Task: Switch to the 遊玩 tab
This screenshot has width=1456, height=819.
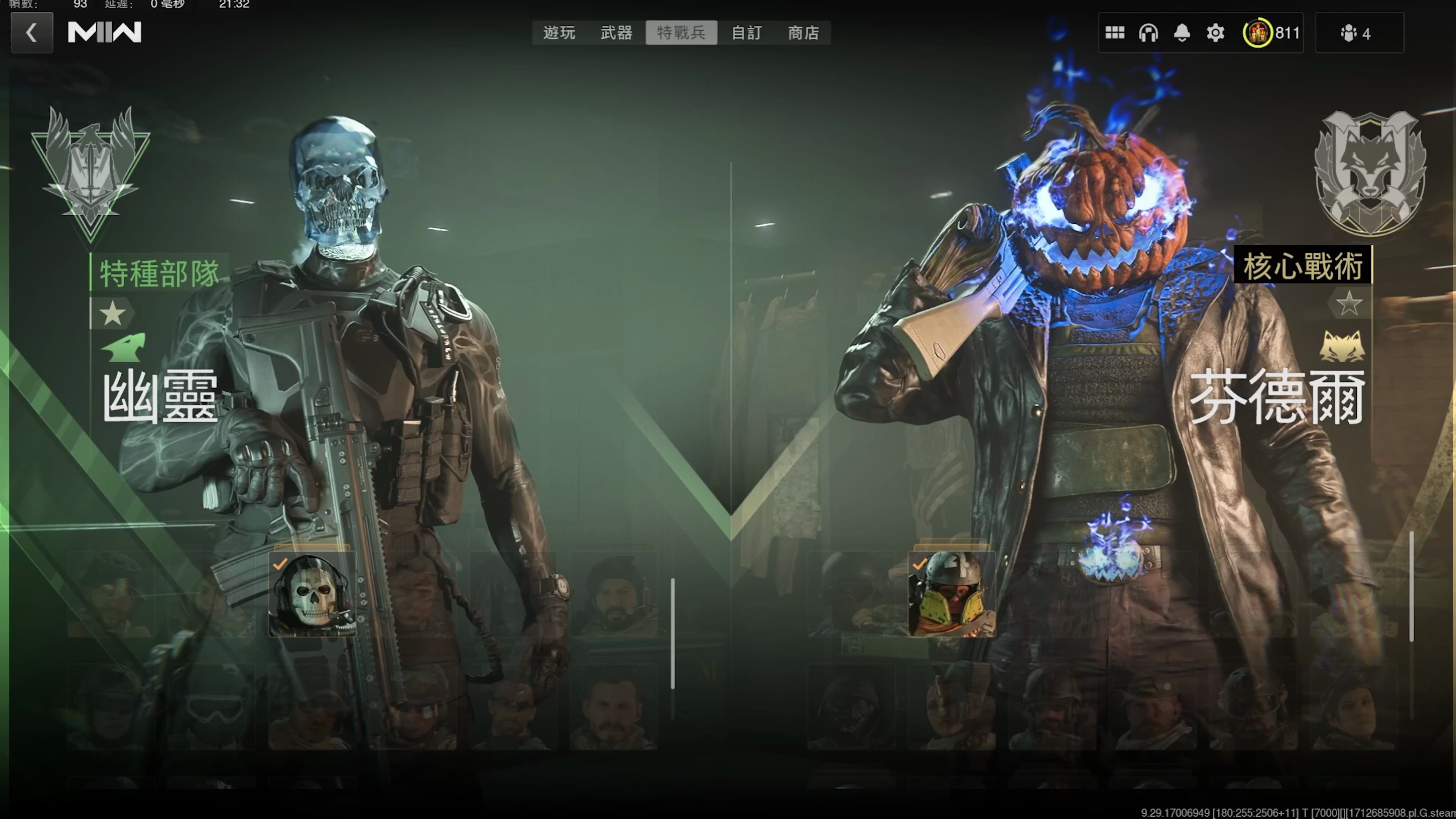Action: click(559, 33)
